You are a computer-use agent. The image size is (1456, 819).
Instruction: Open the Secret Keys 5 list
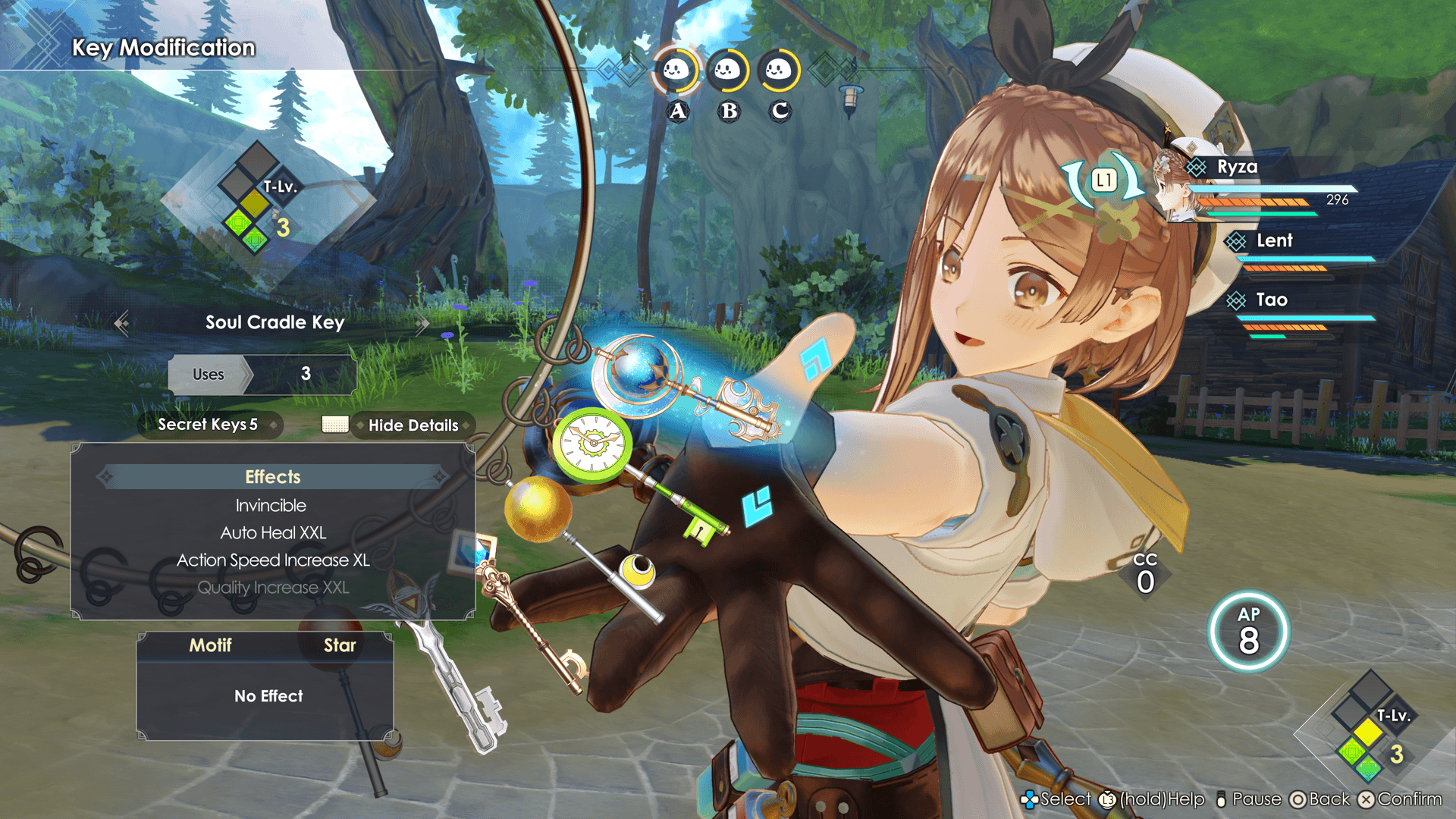[x=208, y=425]
